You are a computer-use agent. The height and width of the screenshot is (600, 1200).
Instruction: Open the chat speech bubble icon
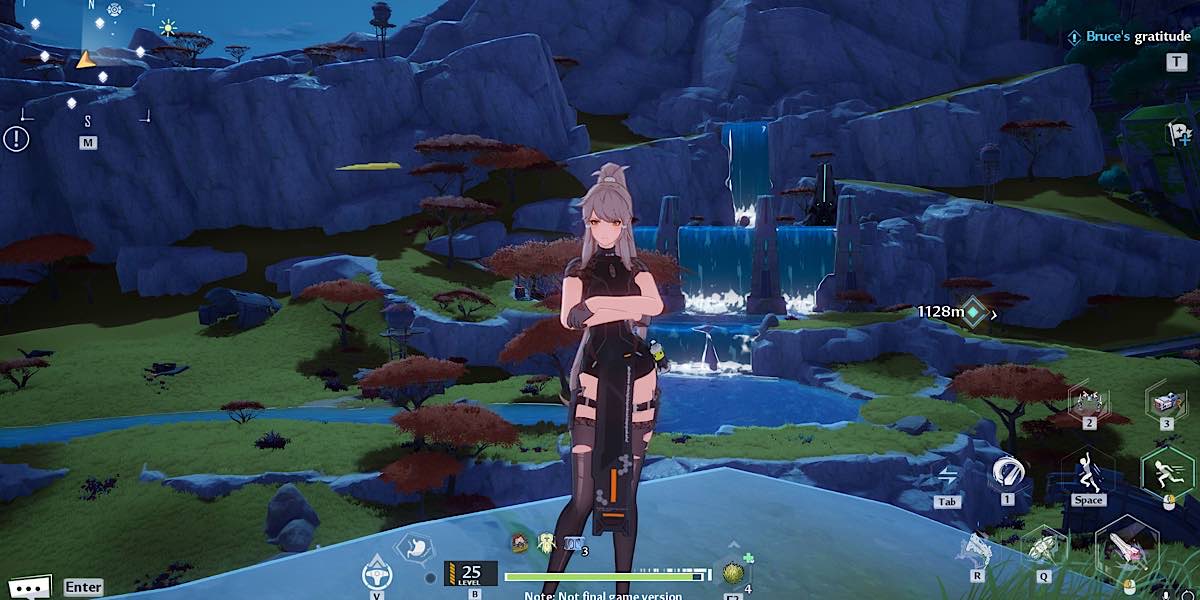click(x=27, y=587)
